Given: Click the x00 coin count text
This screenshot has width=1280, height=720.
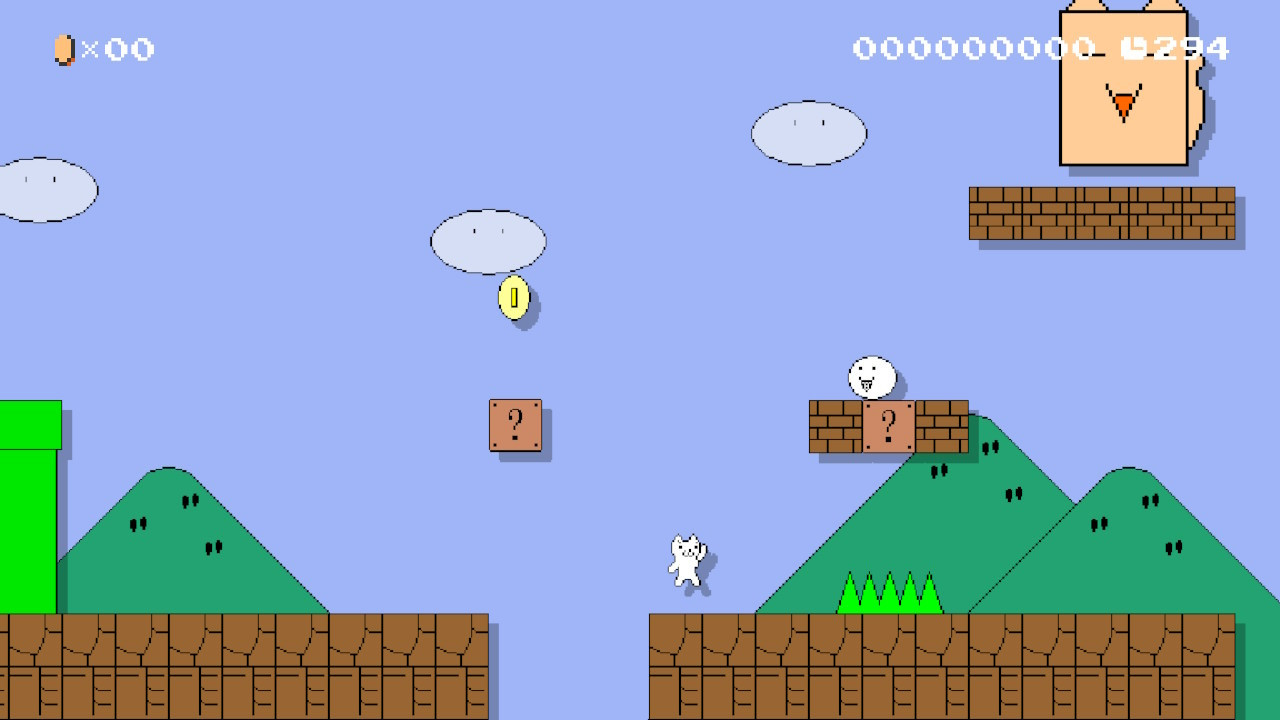Looking at the screenshot, I should point(118,50).
